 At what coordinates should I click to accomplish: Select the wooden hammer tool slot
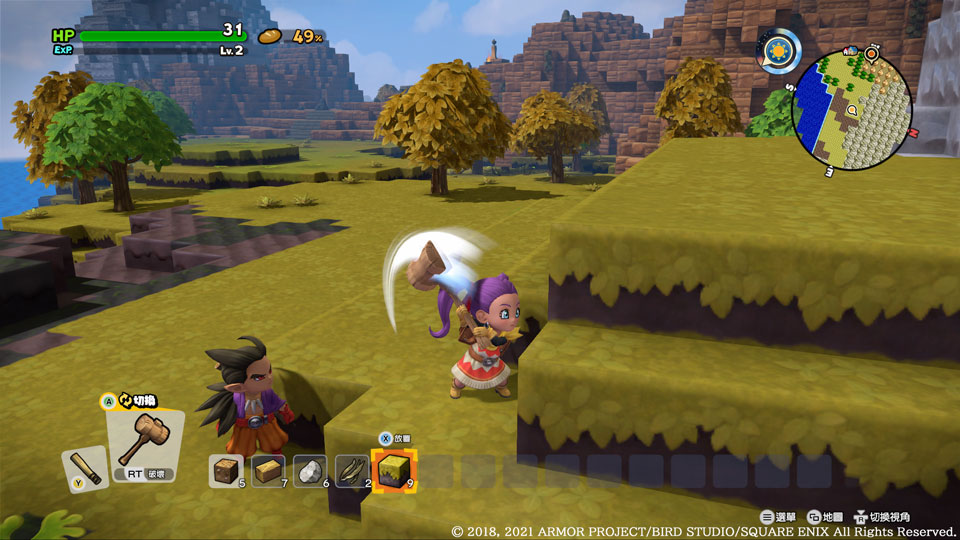click(x=145, y=443)
